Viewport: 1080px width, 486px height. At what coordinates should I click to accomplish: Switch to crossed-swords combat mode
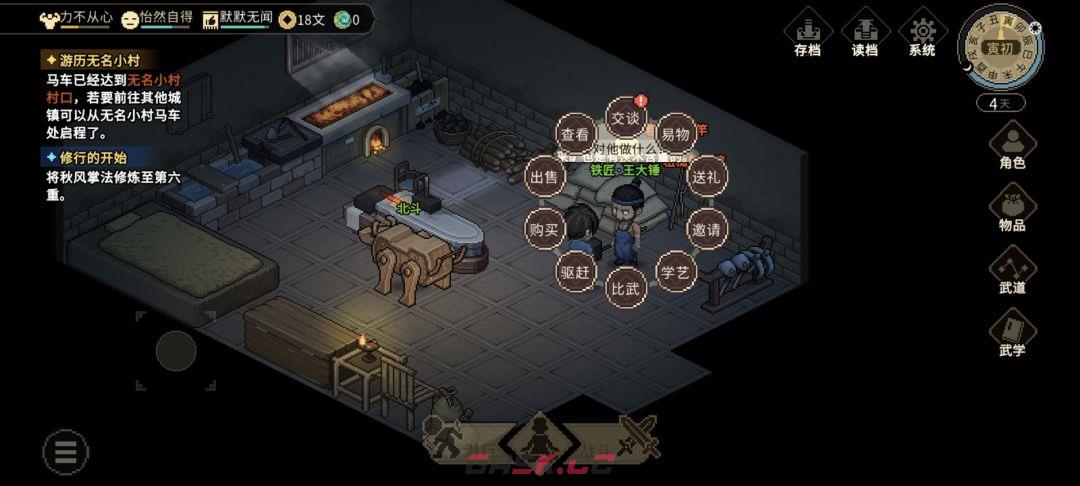tap(637, 437)
